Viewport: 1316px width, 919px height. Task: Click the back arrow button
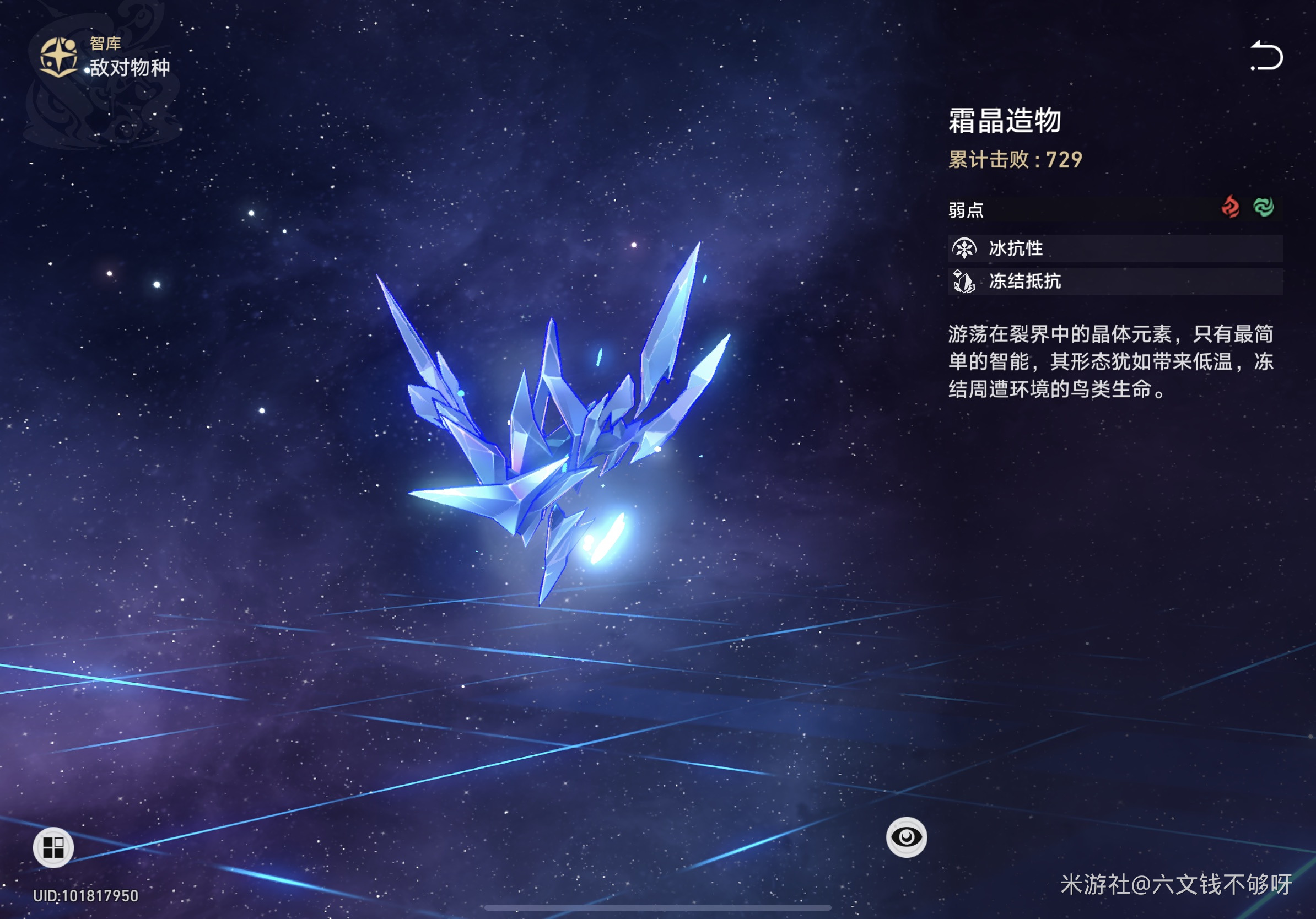pos(1265,56)
